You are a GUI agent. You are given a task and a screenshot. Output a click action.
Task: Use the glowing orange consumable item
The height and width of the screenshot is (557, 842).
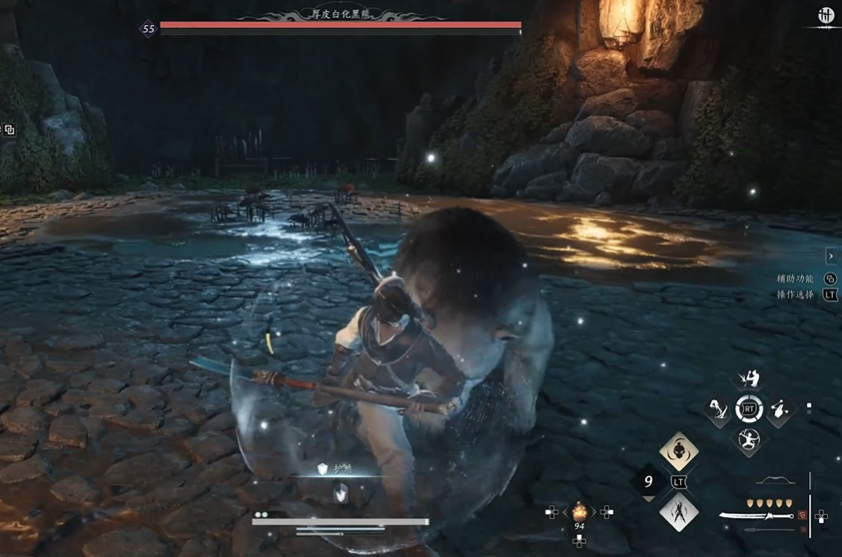pos(579,512)
